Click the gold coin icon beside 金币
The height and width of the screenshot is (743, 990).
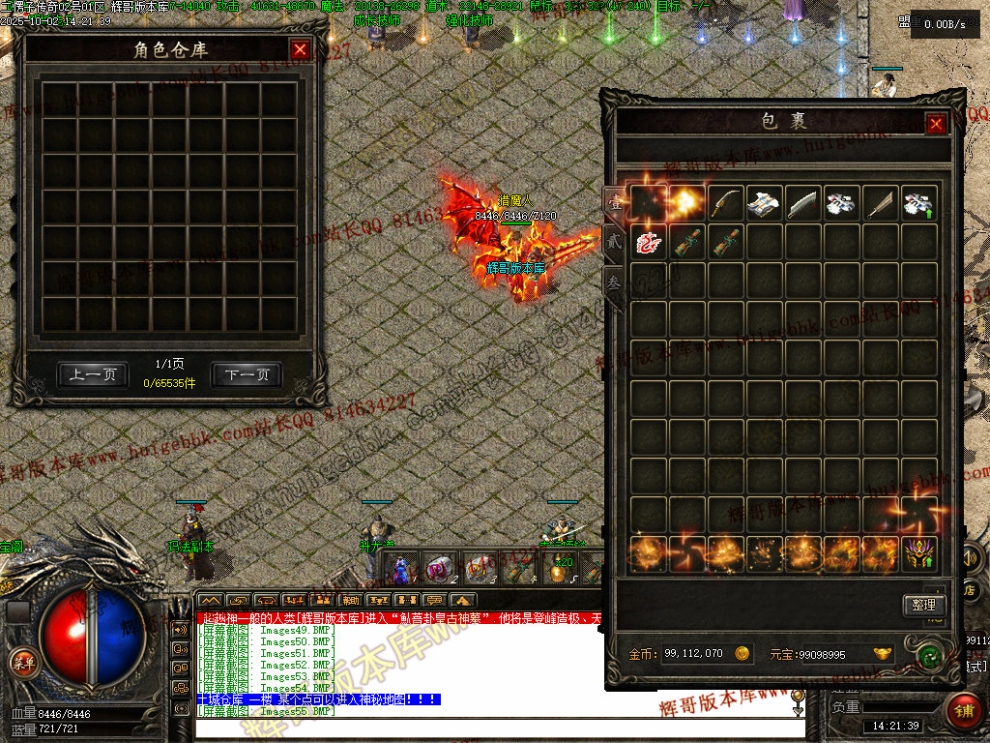(x=742, y=654)
